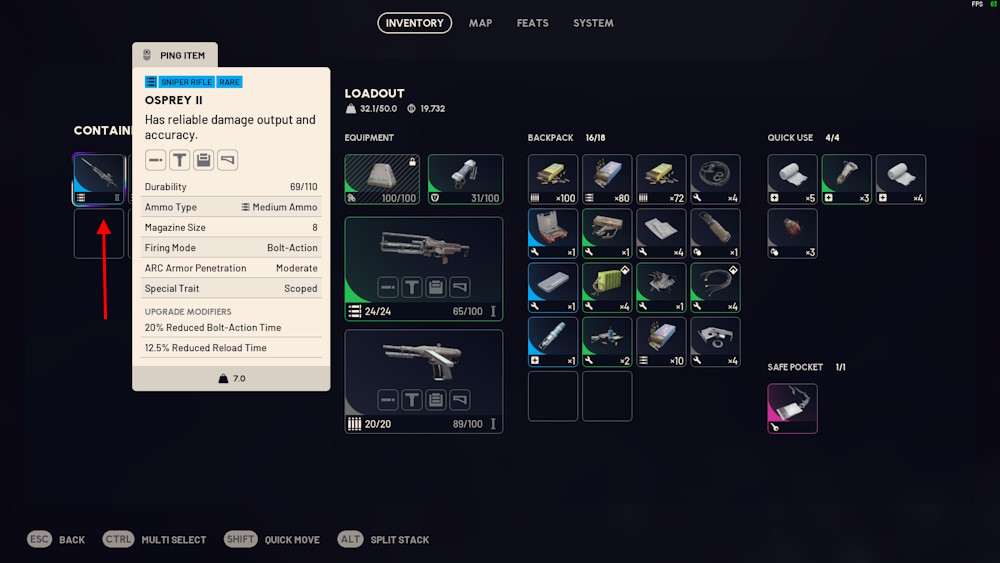
Task: Select the bundle of wires item
Action: (715, 288)
